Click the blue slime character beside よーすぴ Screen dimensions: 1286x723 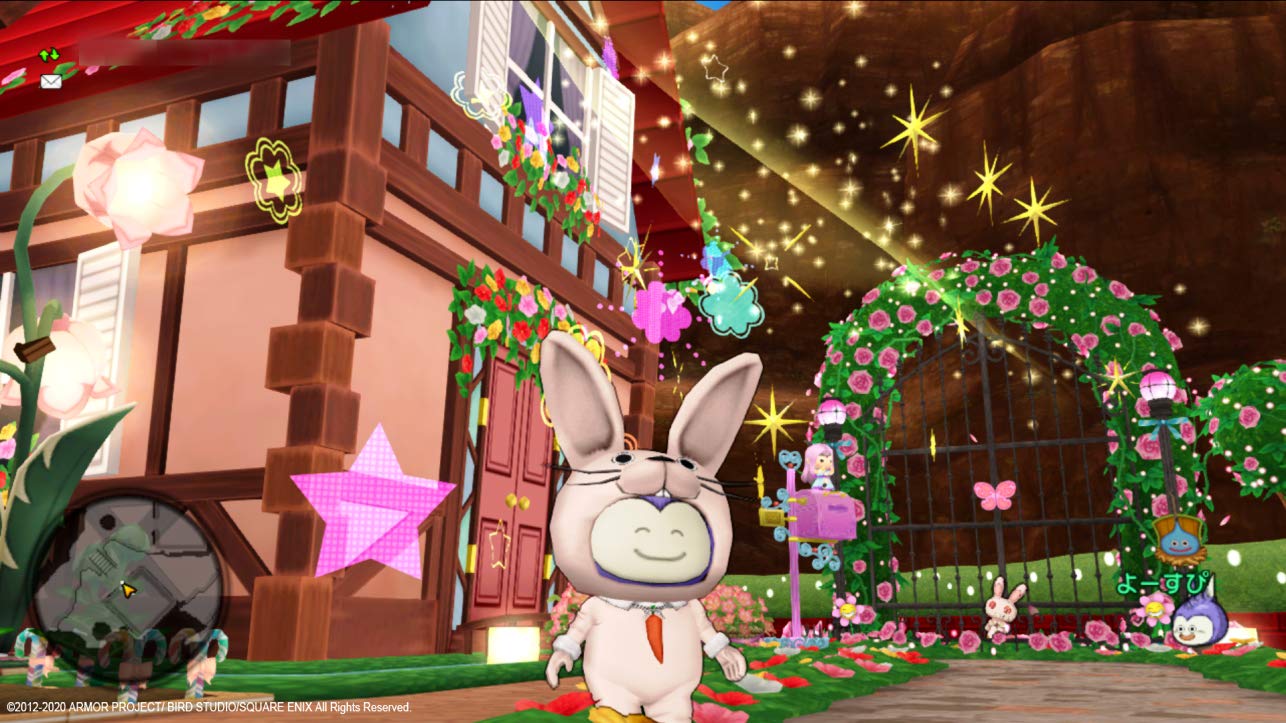click(x=1199, y=622)
